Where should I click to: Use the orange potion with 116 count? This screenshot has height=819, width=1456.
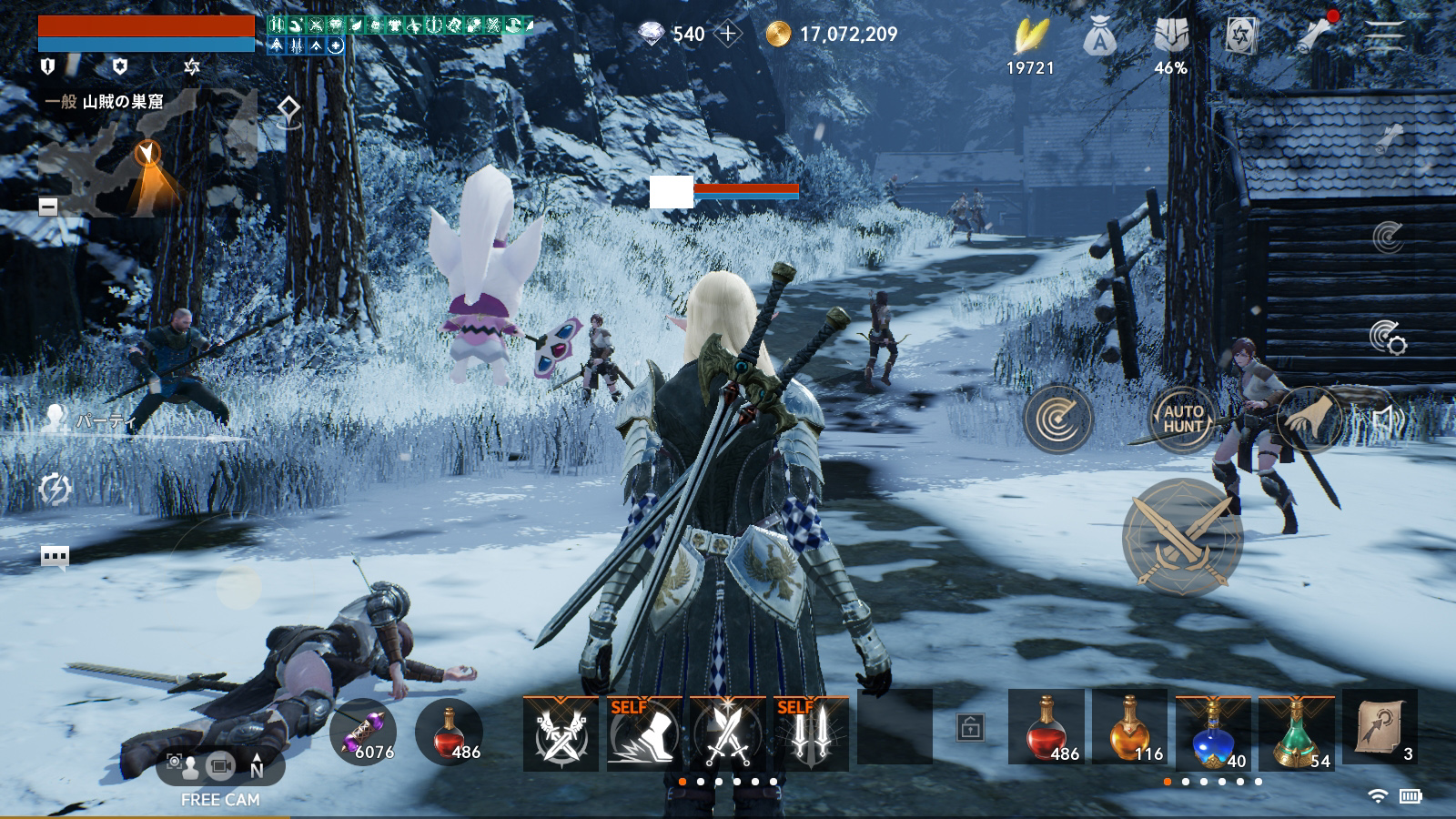click(x=1129, y=730)
